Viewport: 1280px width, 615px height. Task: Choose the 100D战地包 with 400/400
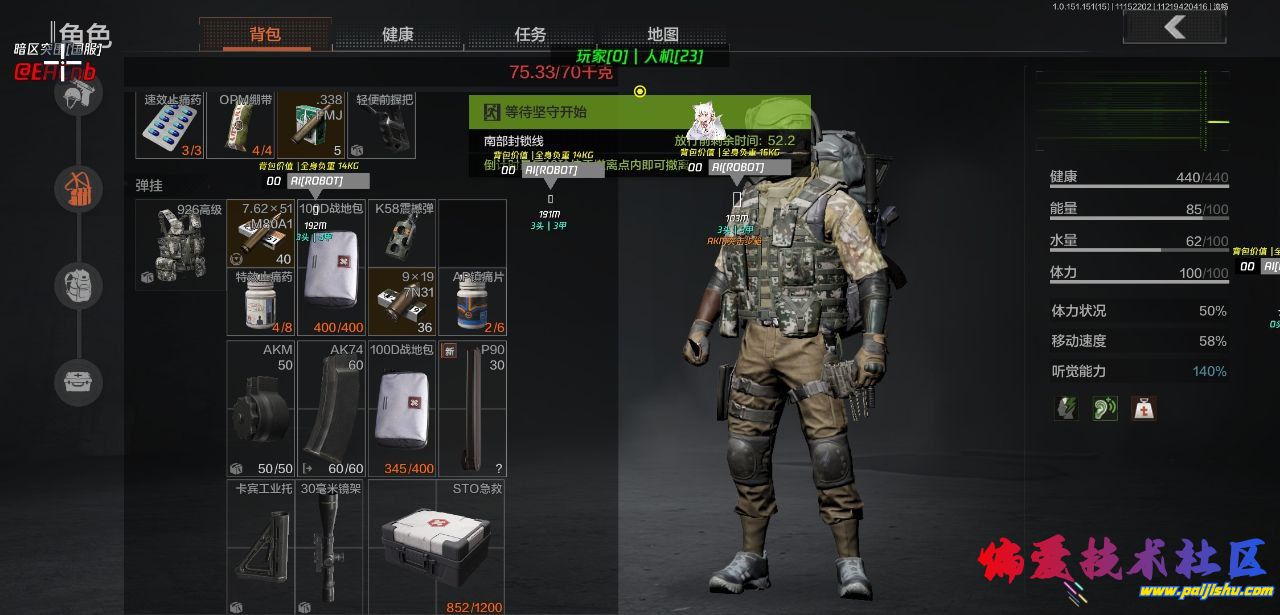coord(330,267)
